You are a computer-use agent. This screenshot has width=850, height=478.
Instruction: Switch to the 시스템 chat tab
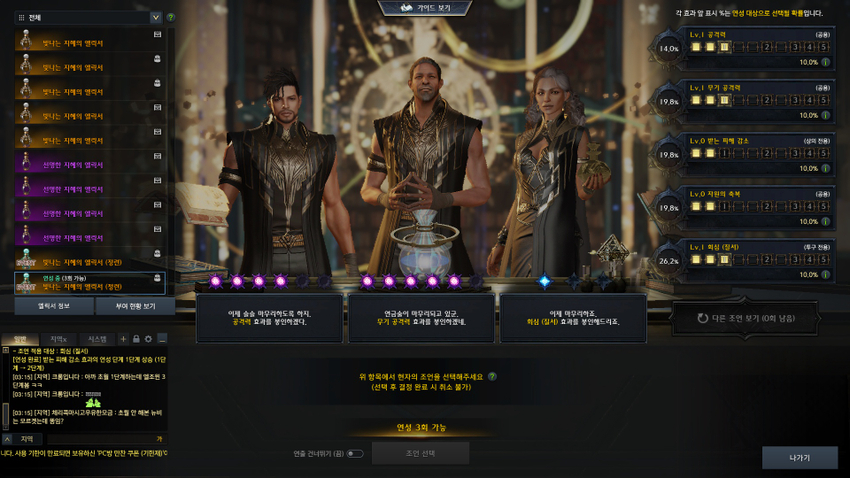click(98, 339)
